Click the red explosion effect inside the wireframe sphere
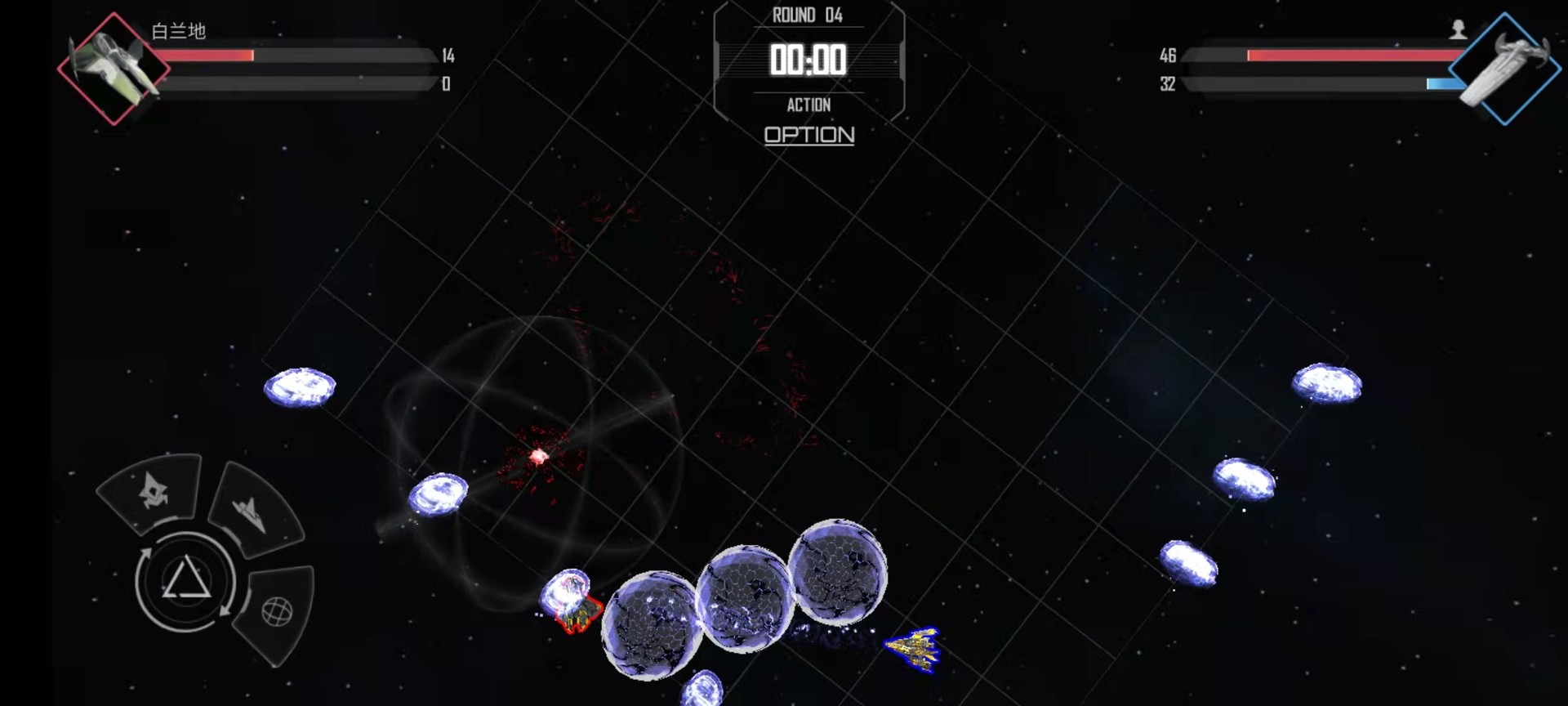This screenshot has width=1568, height=706. (539, 454)
